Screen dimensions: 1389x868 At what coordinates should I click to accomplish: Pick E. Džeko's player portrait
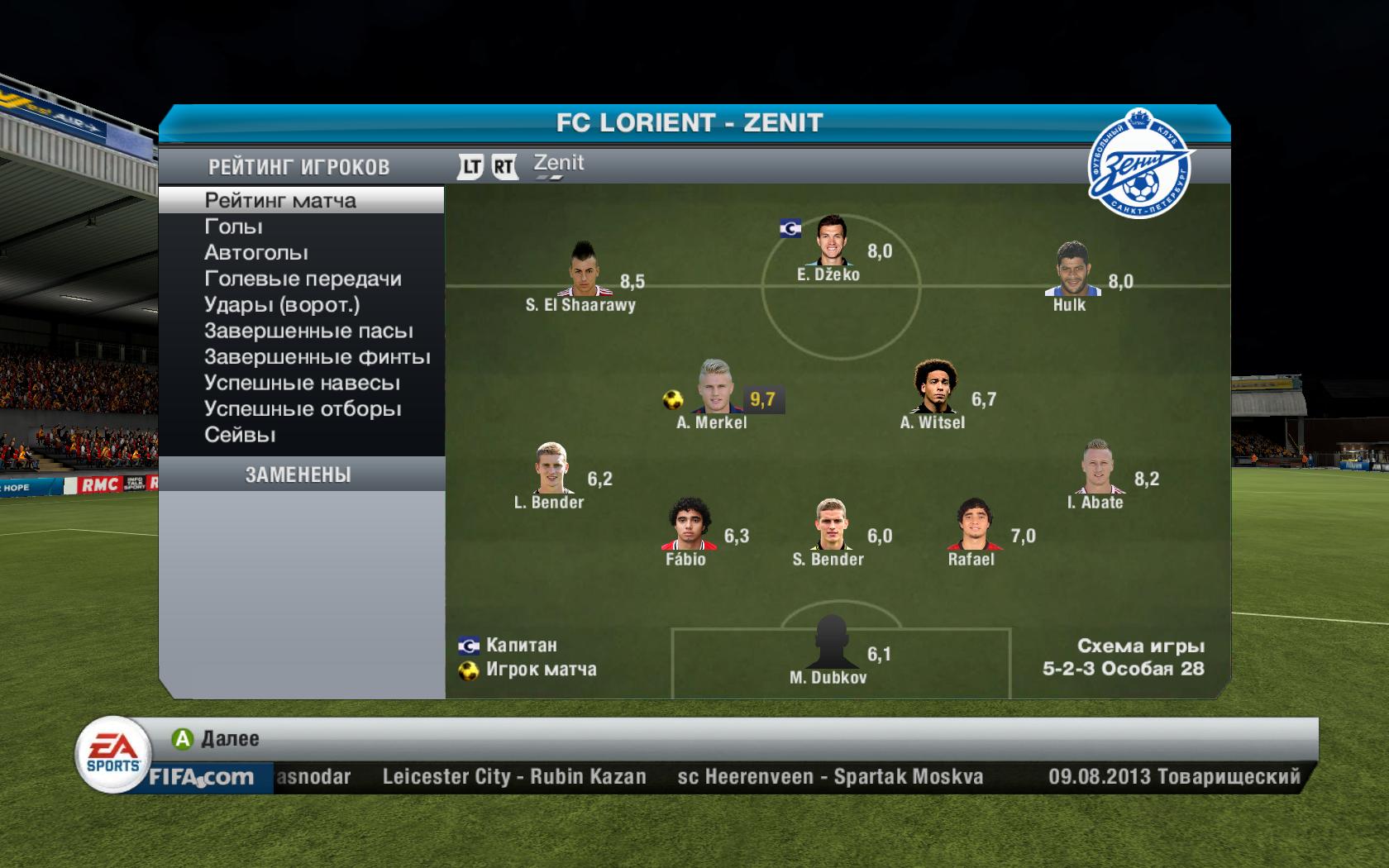click(x=829, y=241)
